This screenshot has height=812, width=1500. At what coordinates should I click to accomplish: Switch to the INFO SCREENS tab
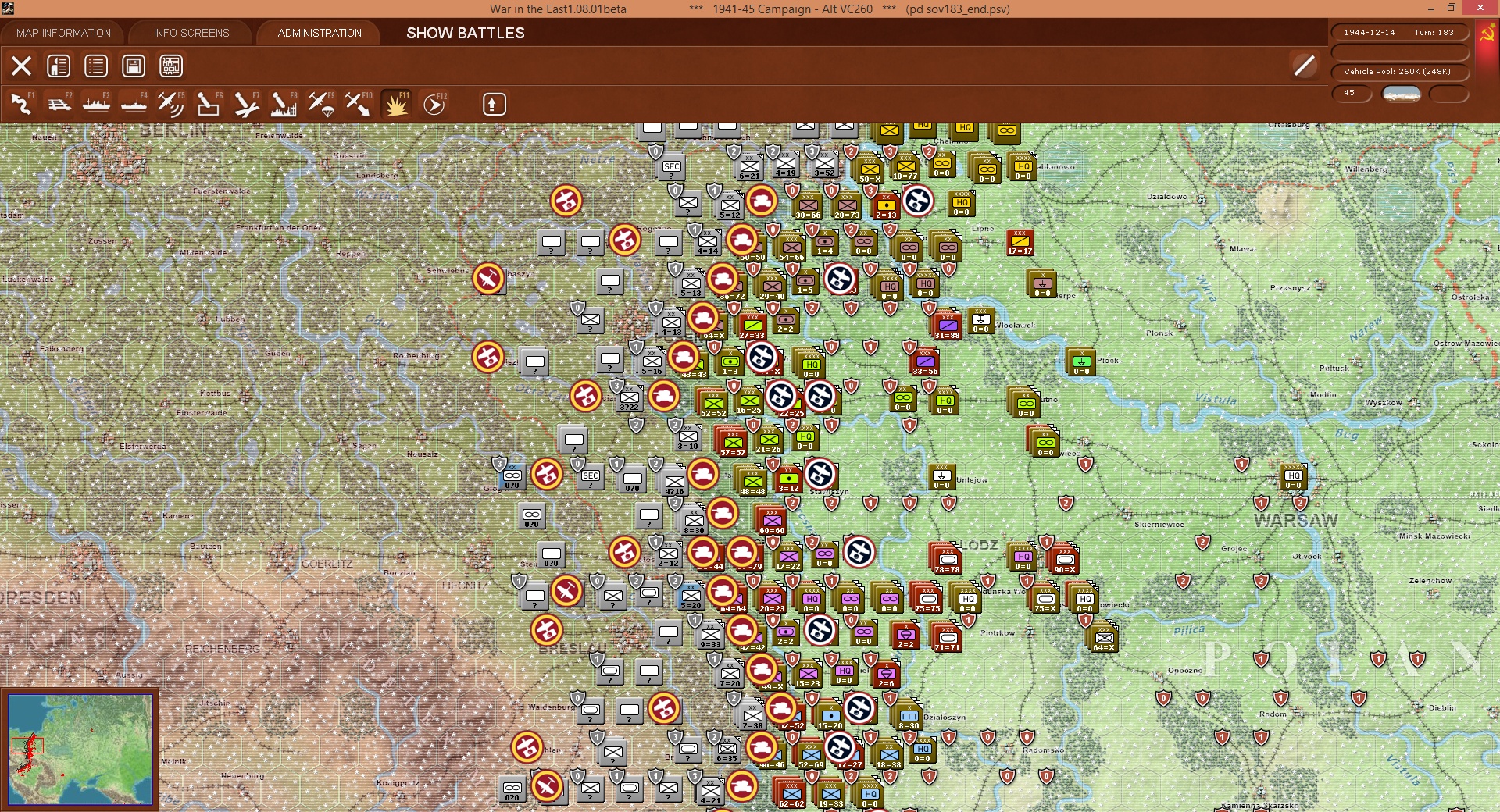190,33
